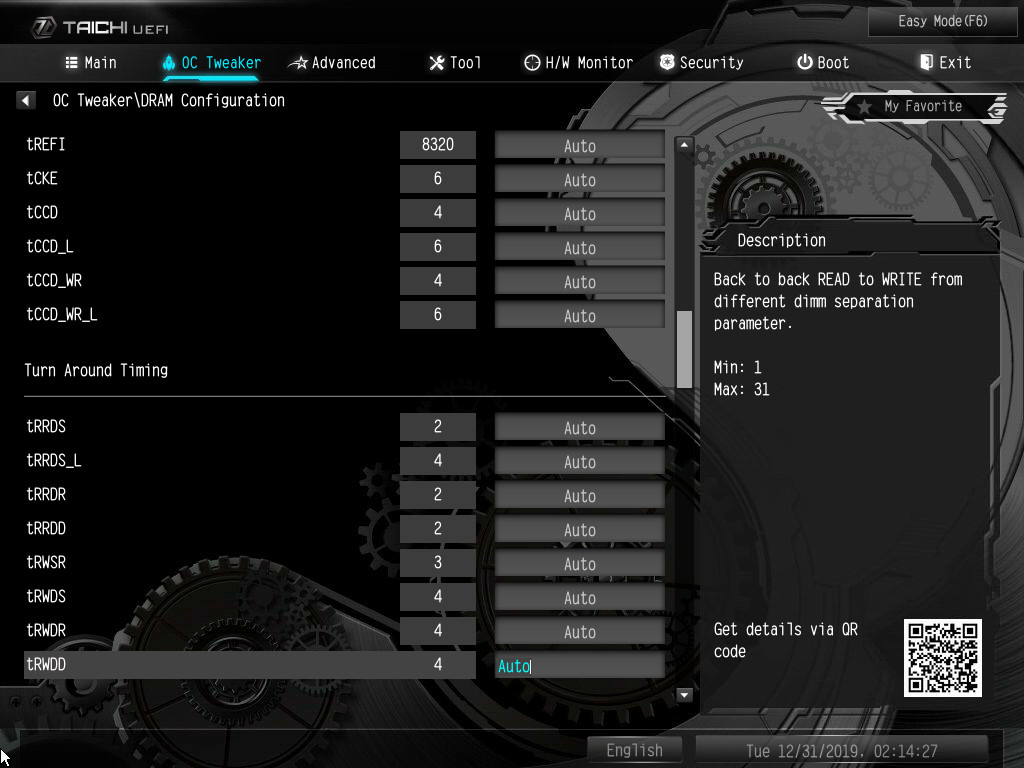Change the English language setting
Screen dimensions: 1024x768
pos(634,750)
